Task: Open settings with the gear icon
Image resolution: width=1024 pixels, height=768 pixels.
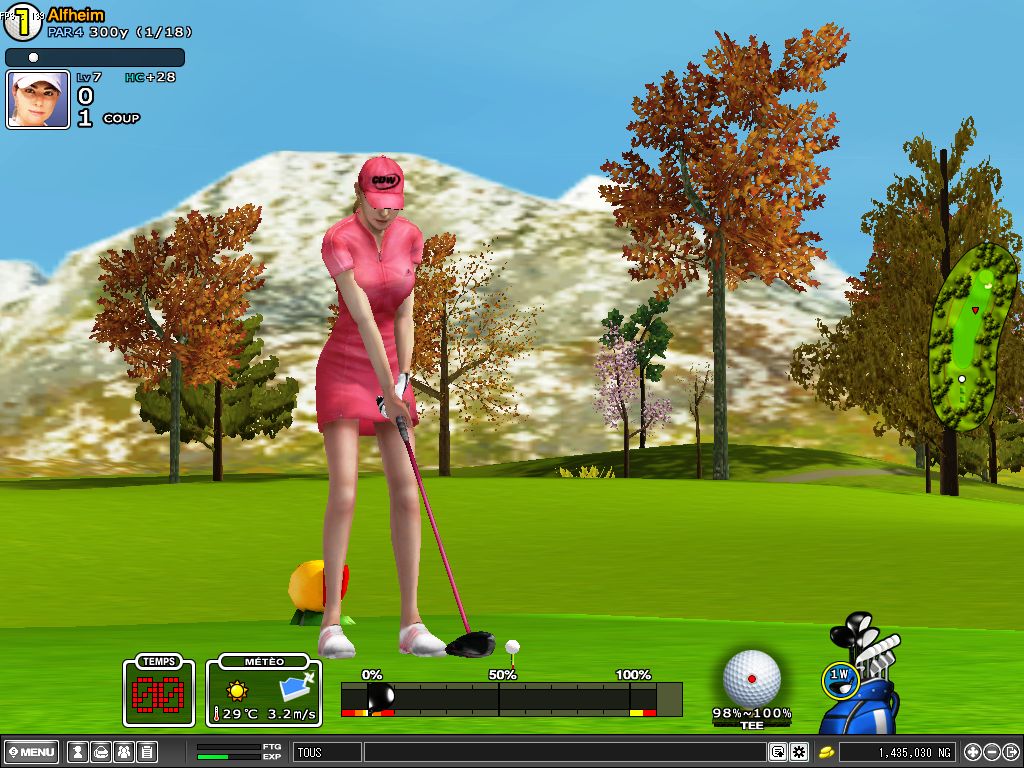Action: click(798, 752)
